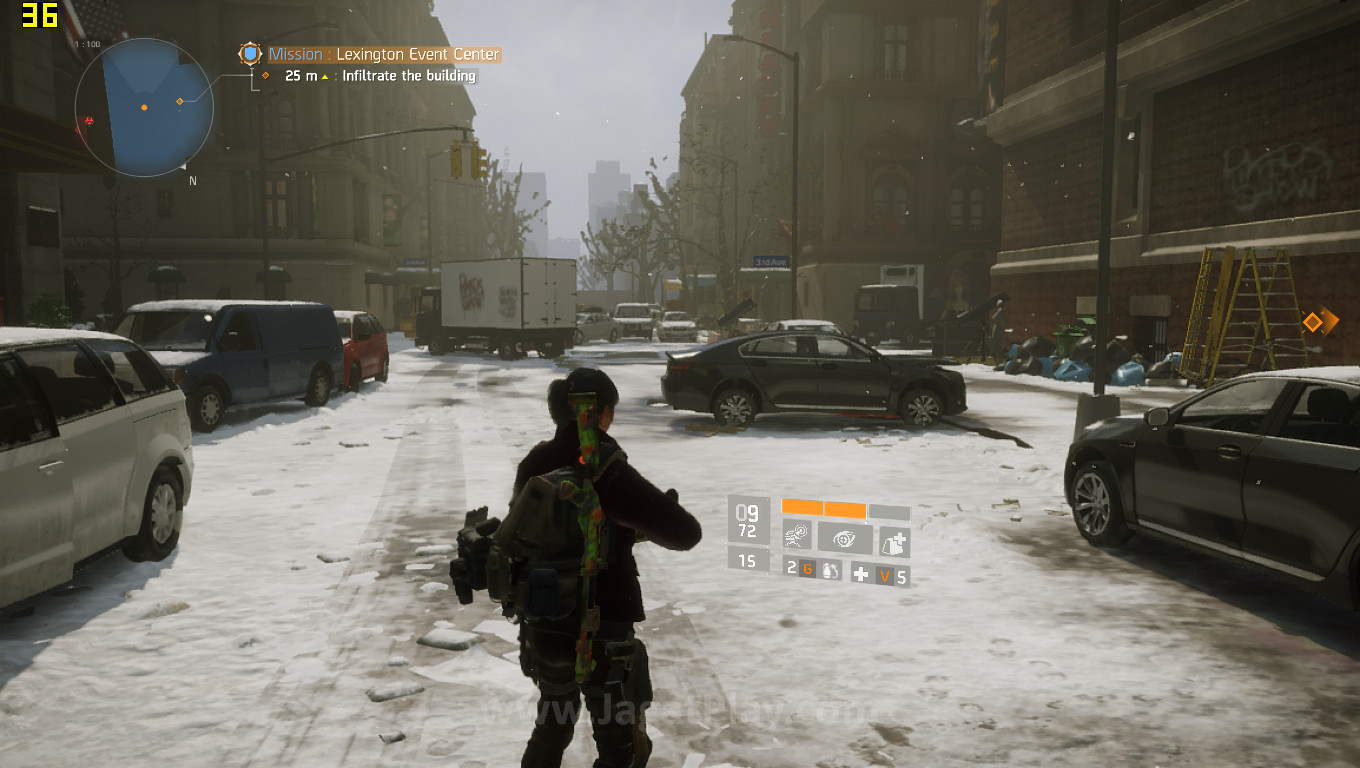Image resolution: width=1360 pixels, height=768 pixels.
Task: Use the eye scan signature skill
Action: click(845, 539)
